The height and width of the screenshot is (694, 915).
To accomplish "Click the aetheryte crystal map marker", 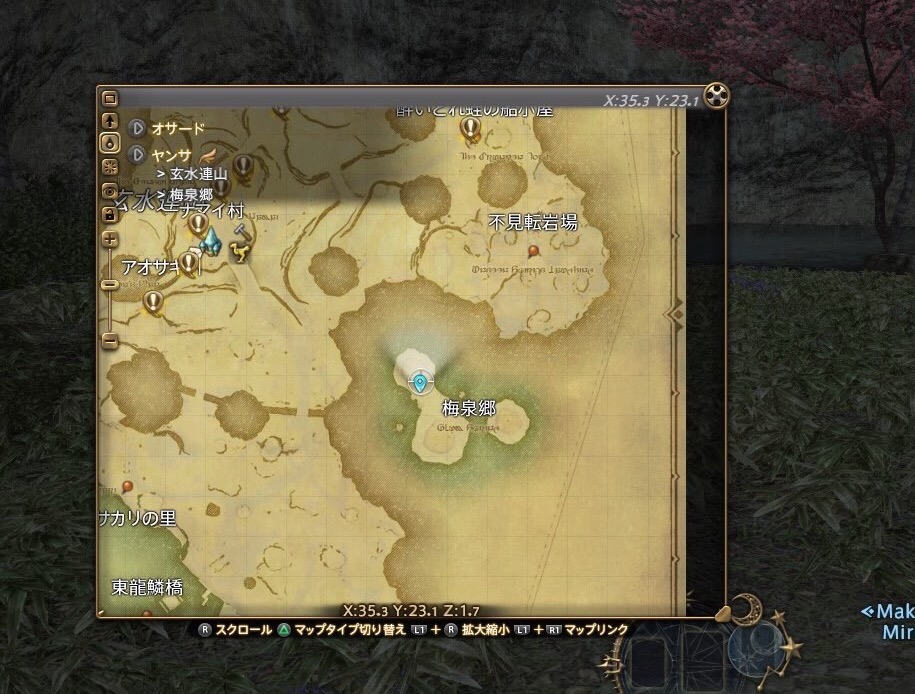I will pos(210,240).
